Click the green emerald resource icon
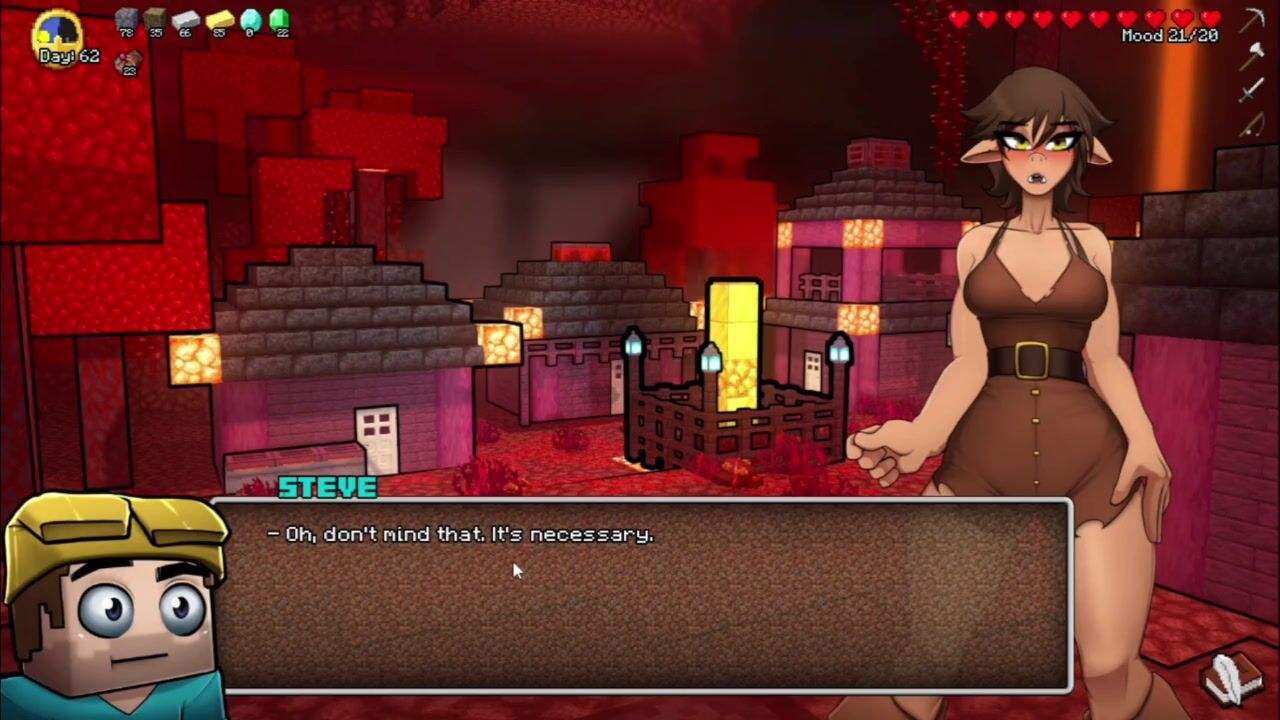 click(x=280, y=18)
